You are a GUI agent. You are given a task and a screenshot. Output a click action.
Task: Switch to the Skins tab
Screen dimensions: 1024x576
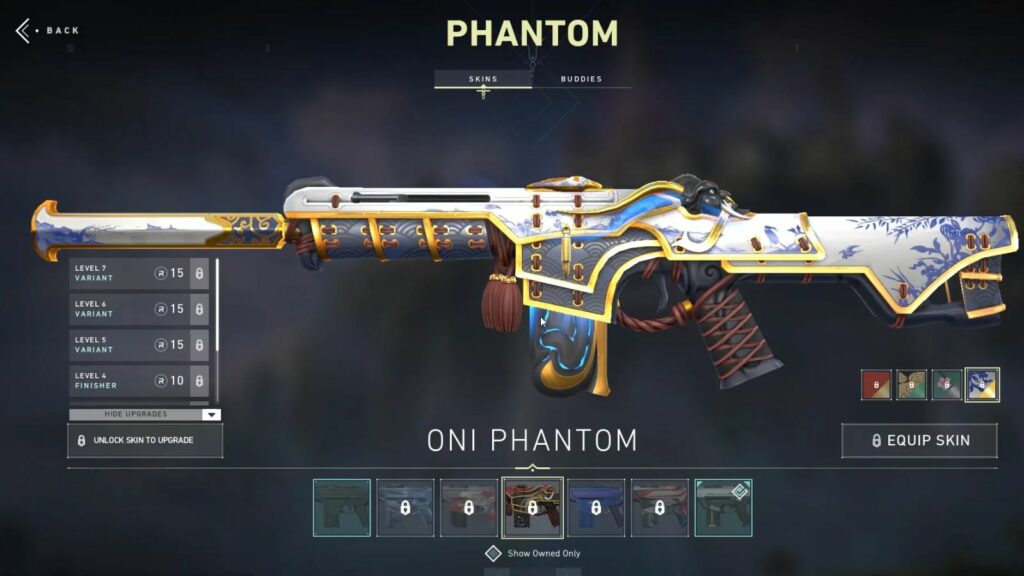(483, 79)
